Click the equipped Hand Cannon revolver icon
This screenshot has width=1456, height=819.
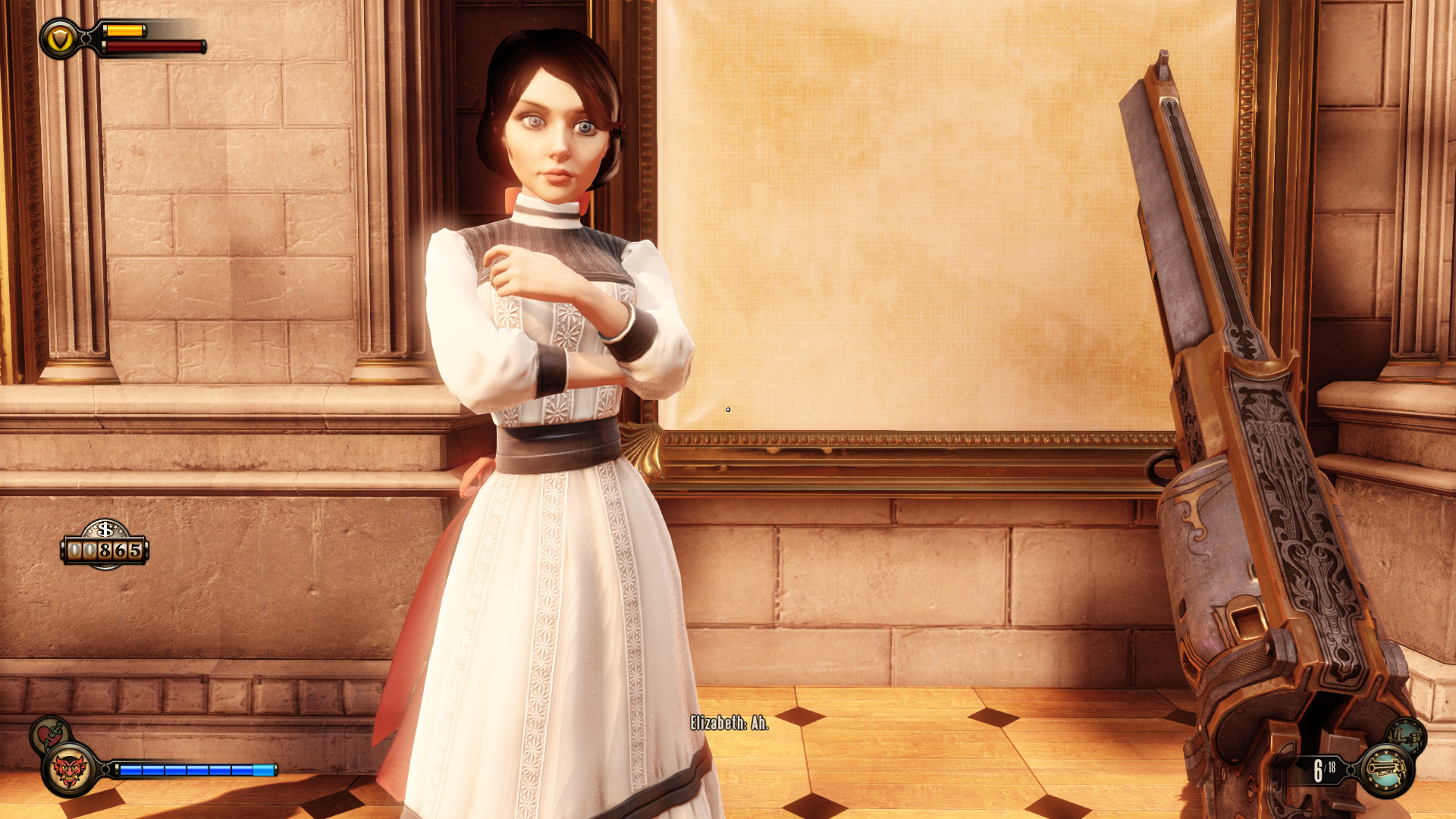point(1386,770)
